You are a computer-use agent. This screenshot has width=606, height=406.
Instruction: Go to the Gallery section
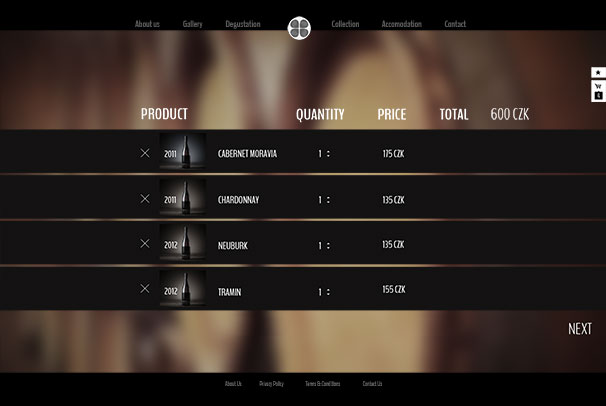193,24
